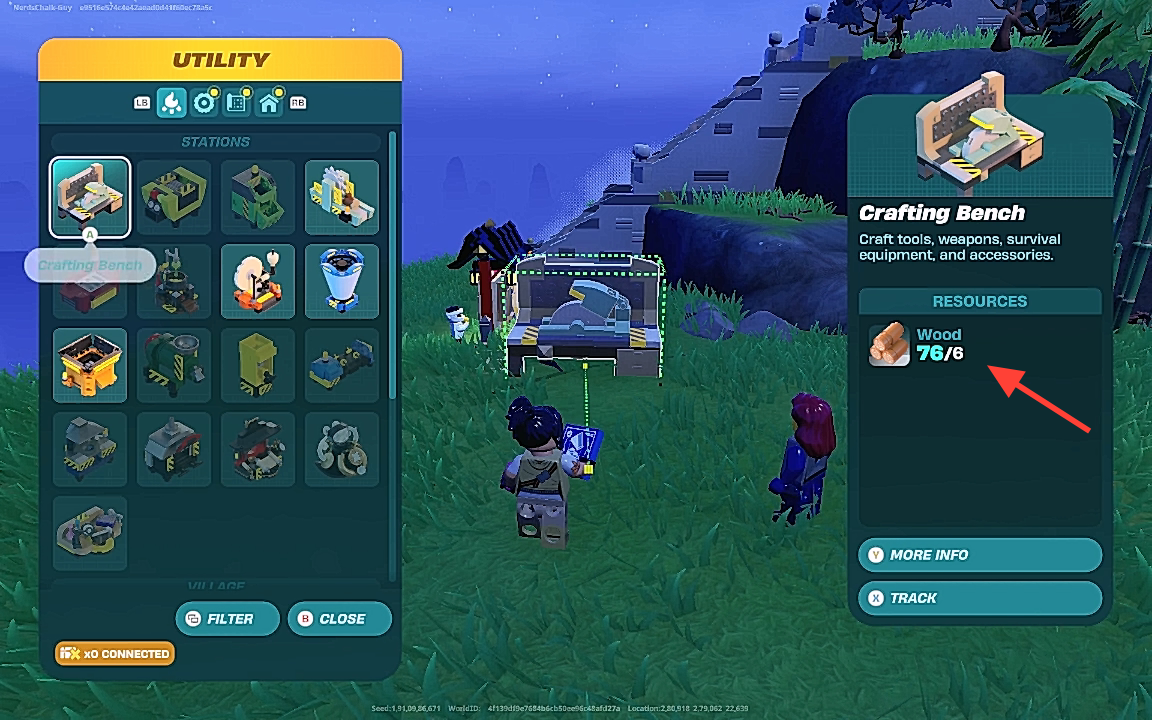Click the Wood resource requirement entry

[x=916, y=345]
